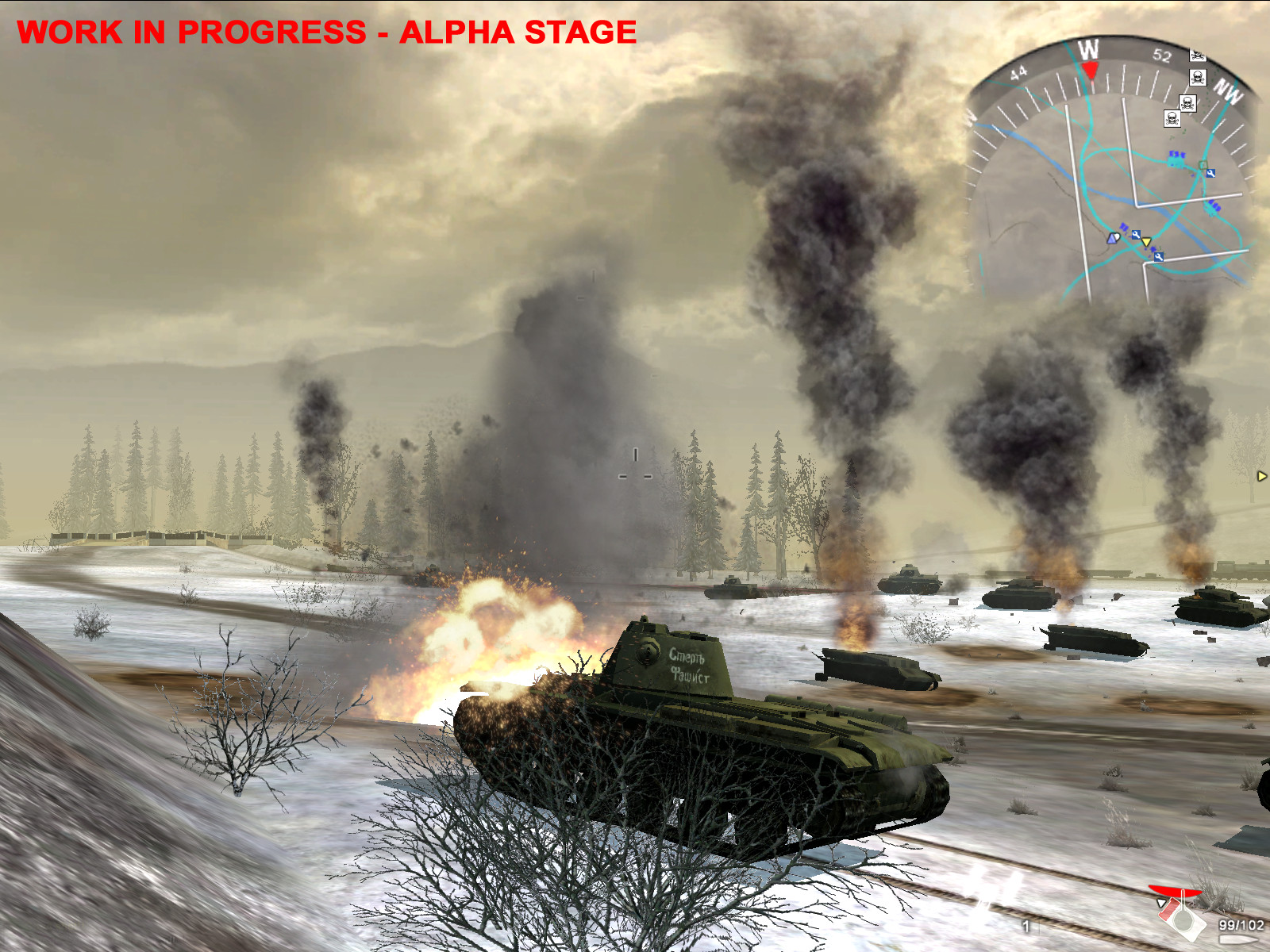Select the green objective square on the minimap
Viewport: 1270px width, 952px height.
click(1203, 164)
